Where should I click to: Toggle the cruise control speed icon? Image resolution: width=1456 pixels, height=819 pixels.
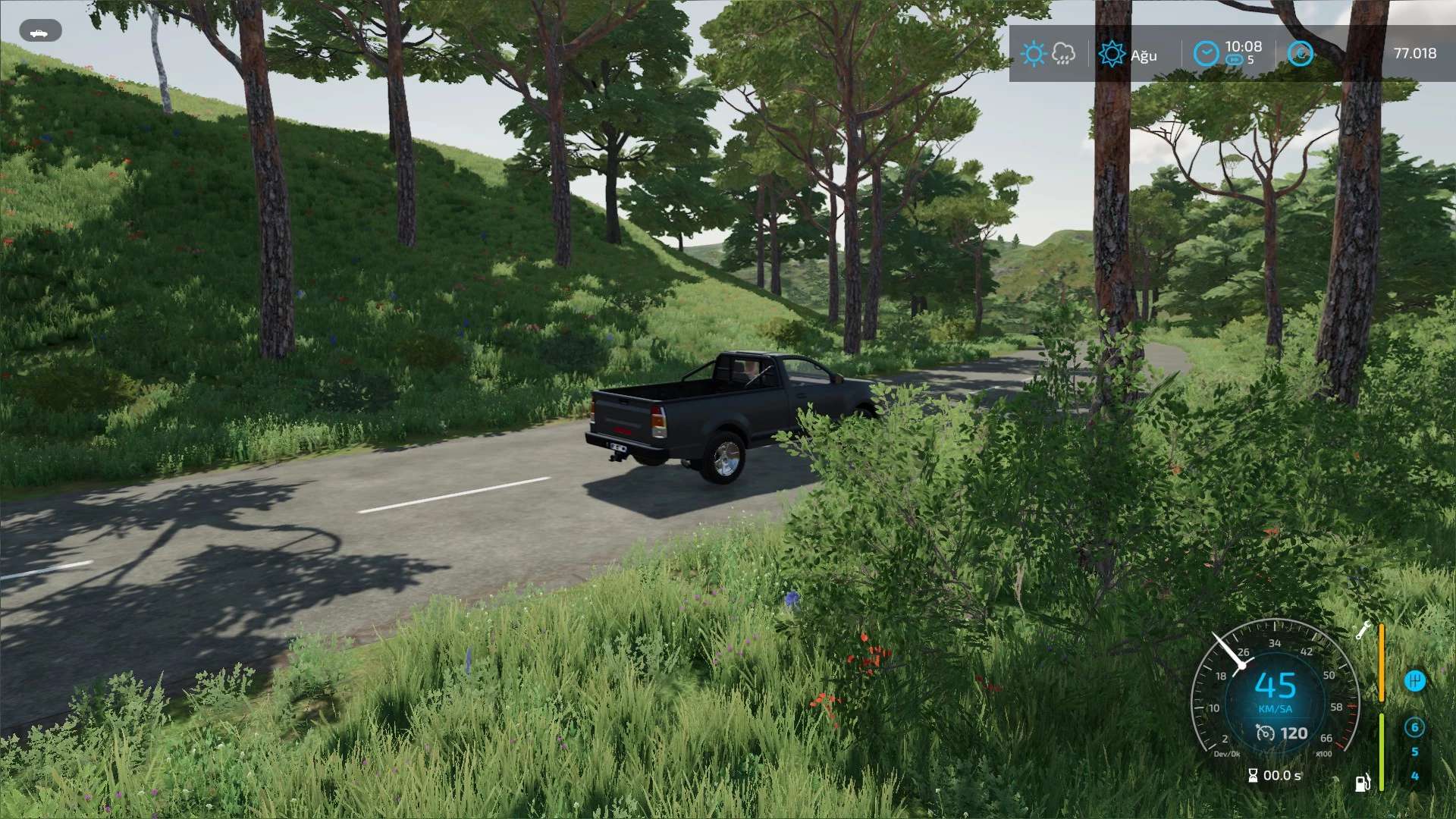click(x=1265, y=733)
